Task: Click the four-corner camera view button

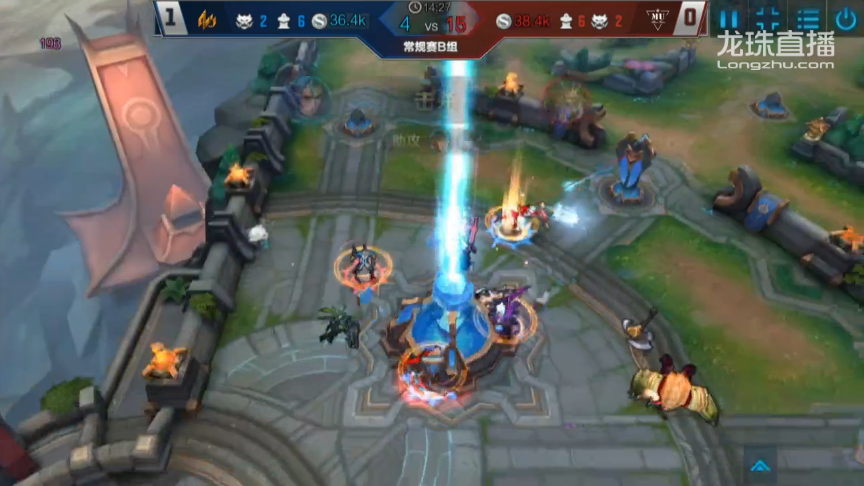Action: 768,18
